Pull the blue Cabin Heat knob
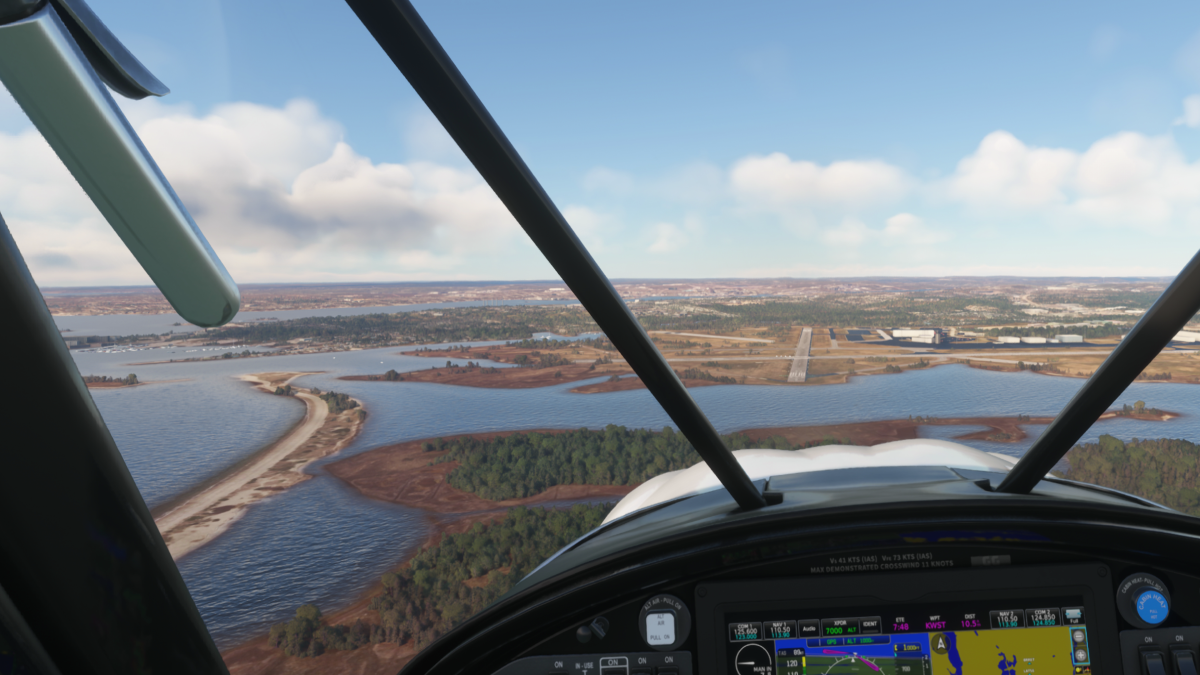The height and width of the screenshot is (675, 1200). coord(1150,606)
